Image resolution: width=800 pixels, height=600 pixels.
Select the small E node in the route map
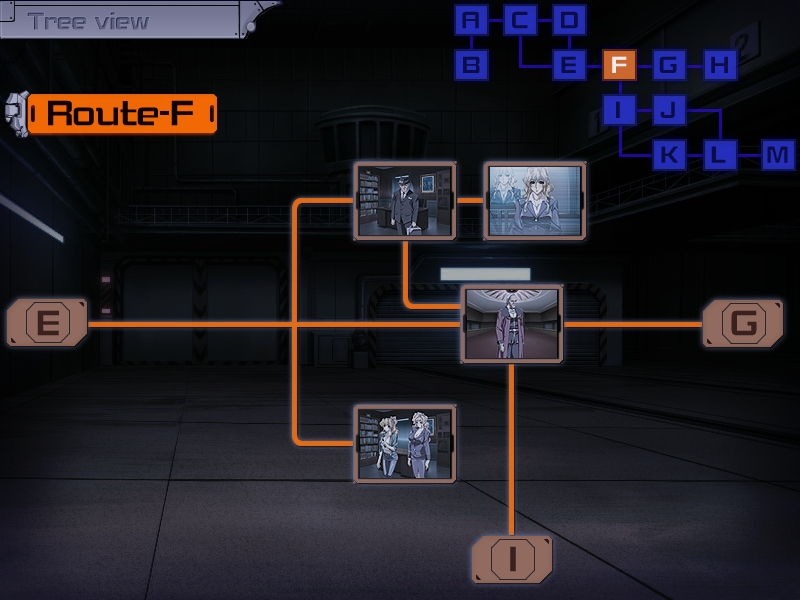(x=569, y=66)
